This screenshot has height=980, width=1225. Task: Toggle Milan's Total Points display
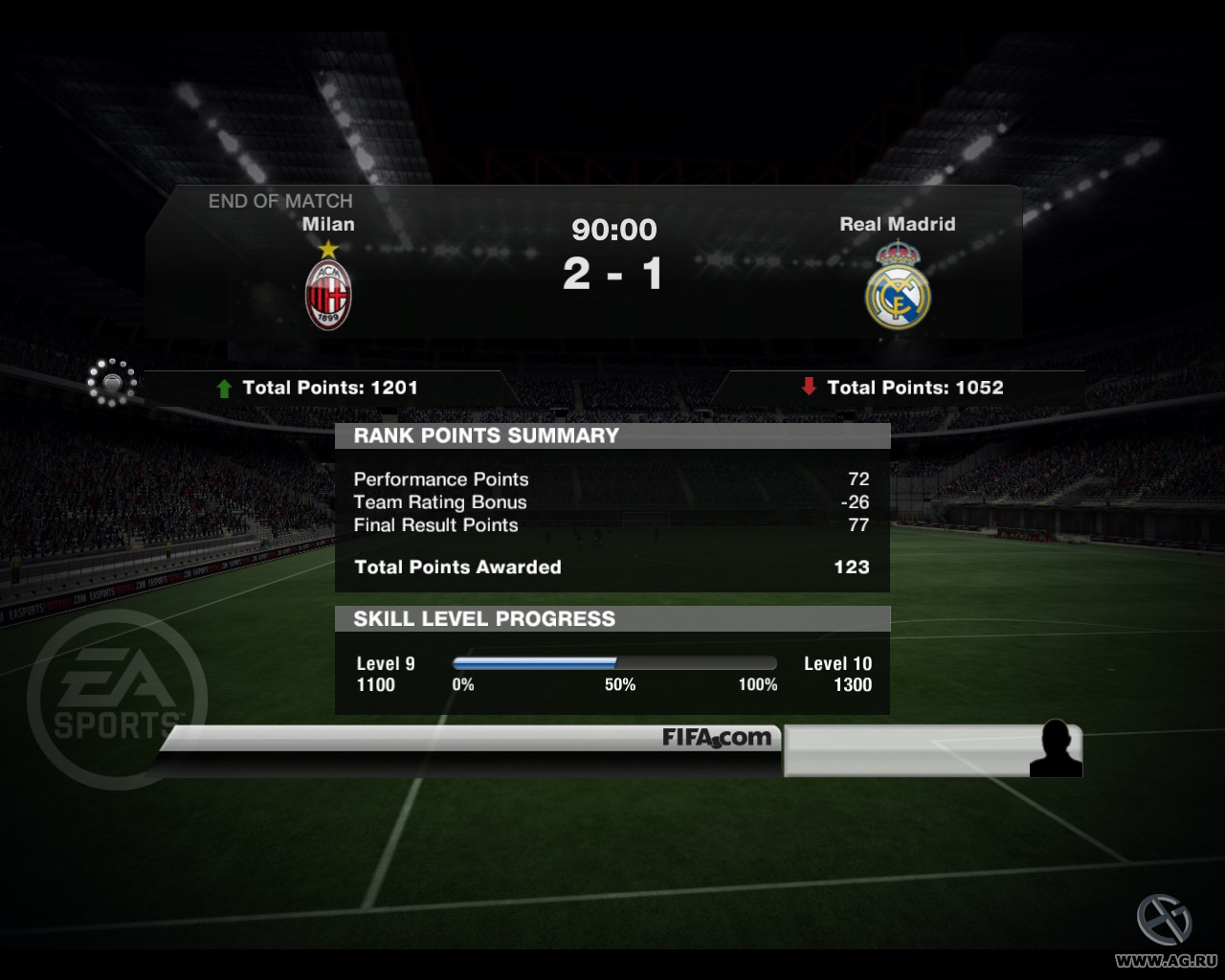[331, 388]
